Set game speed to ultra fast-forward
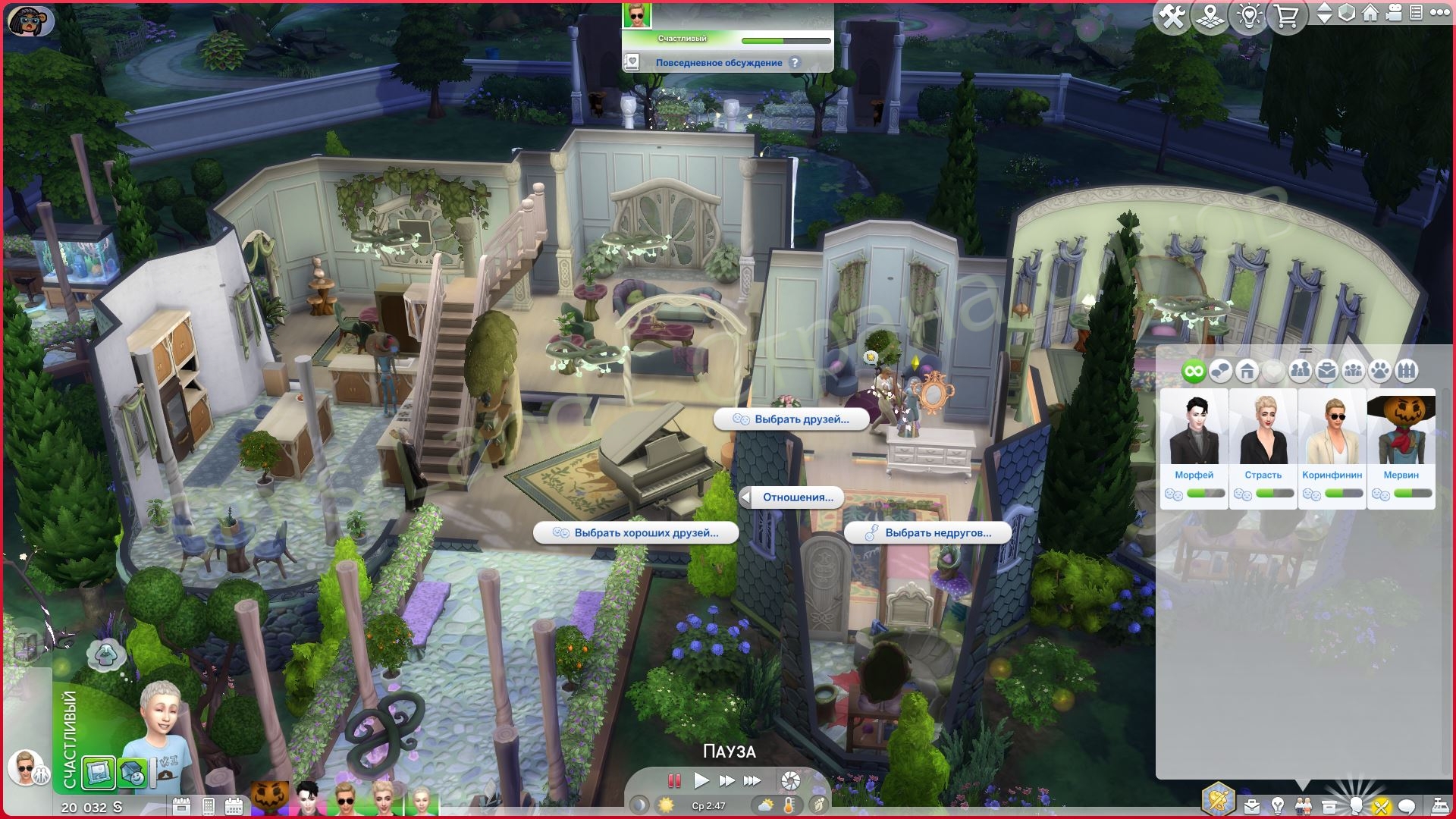The height and width of the screenshot is (819, 1456). [752, 780]
